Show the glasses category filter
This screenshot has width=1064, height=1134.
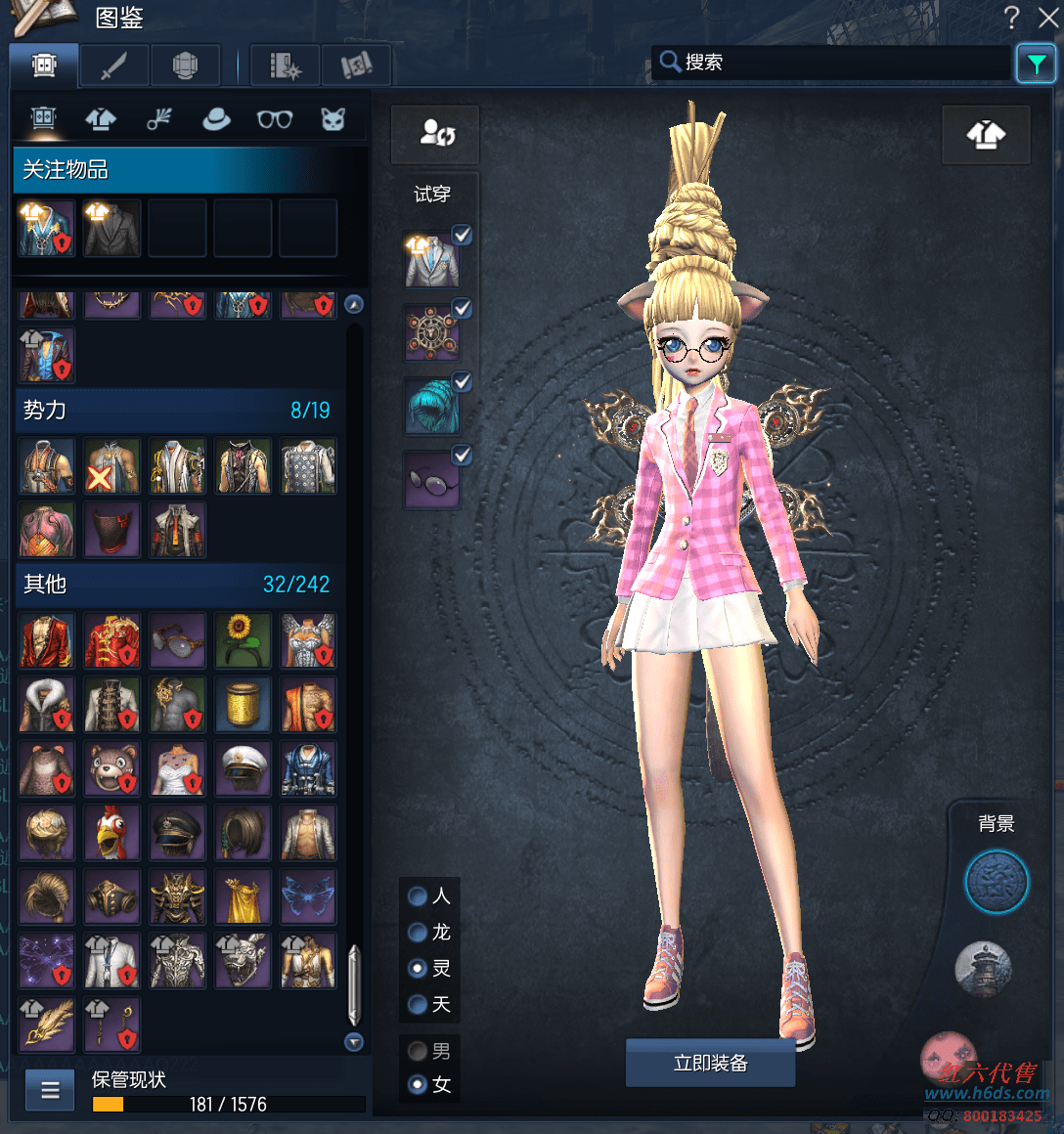275,119
